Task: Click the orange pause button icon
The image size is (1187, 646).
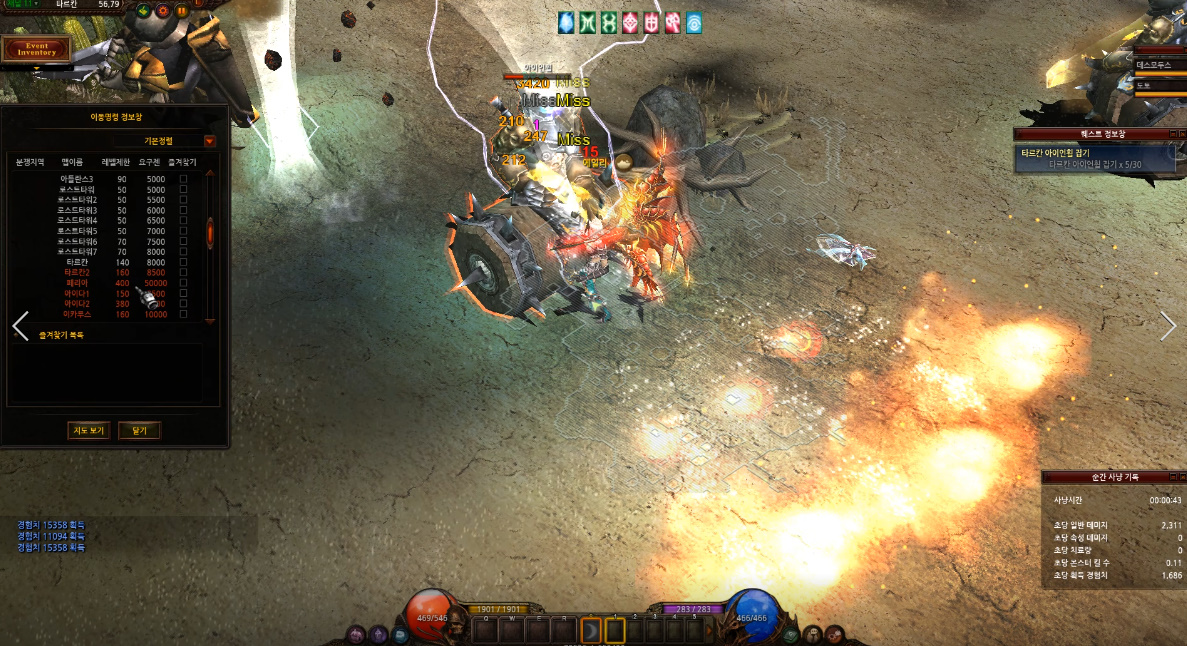Action: point(182,11)
